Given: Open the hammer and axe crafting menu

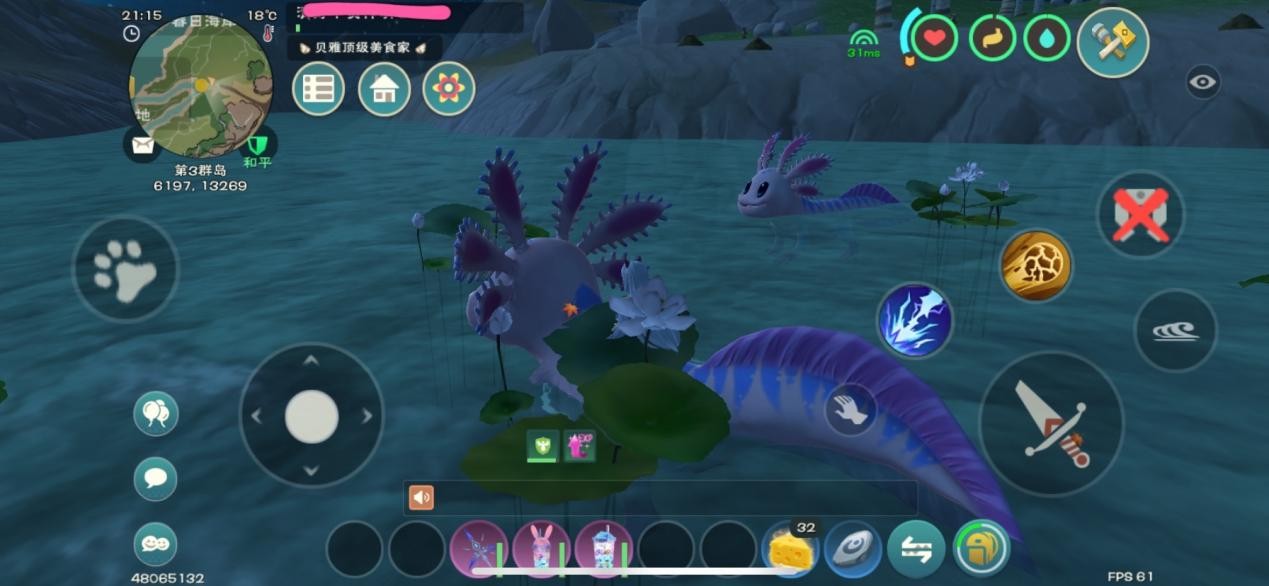Looking at the screenshot, I should 1112,42.
